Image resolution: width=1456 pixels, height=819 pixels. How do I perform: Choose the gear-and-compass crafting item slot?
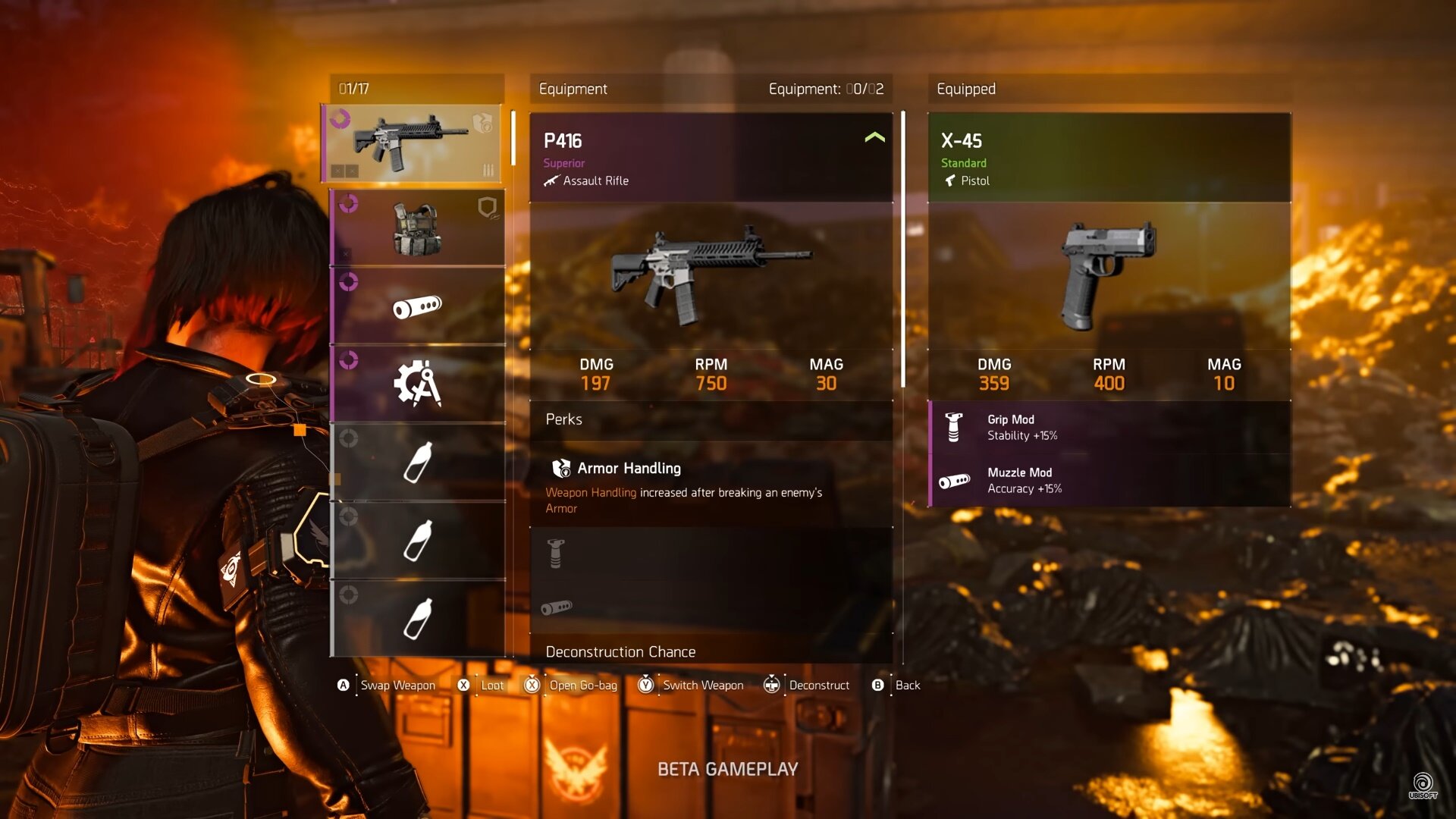pos(418,384)
